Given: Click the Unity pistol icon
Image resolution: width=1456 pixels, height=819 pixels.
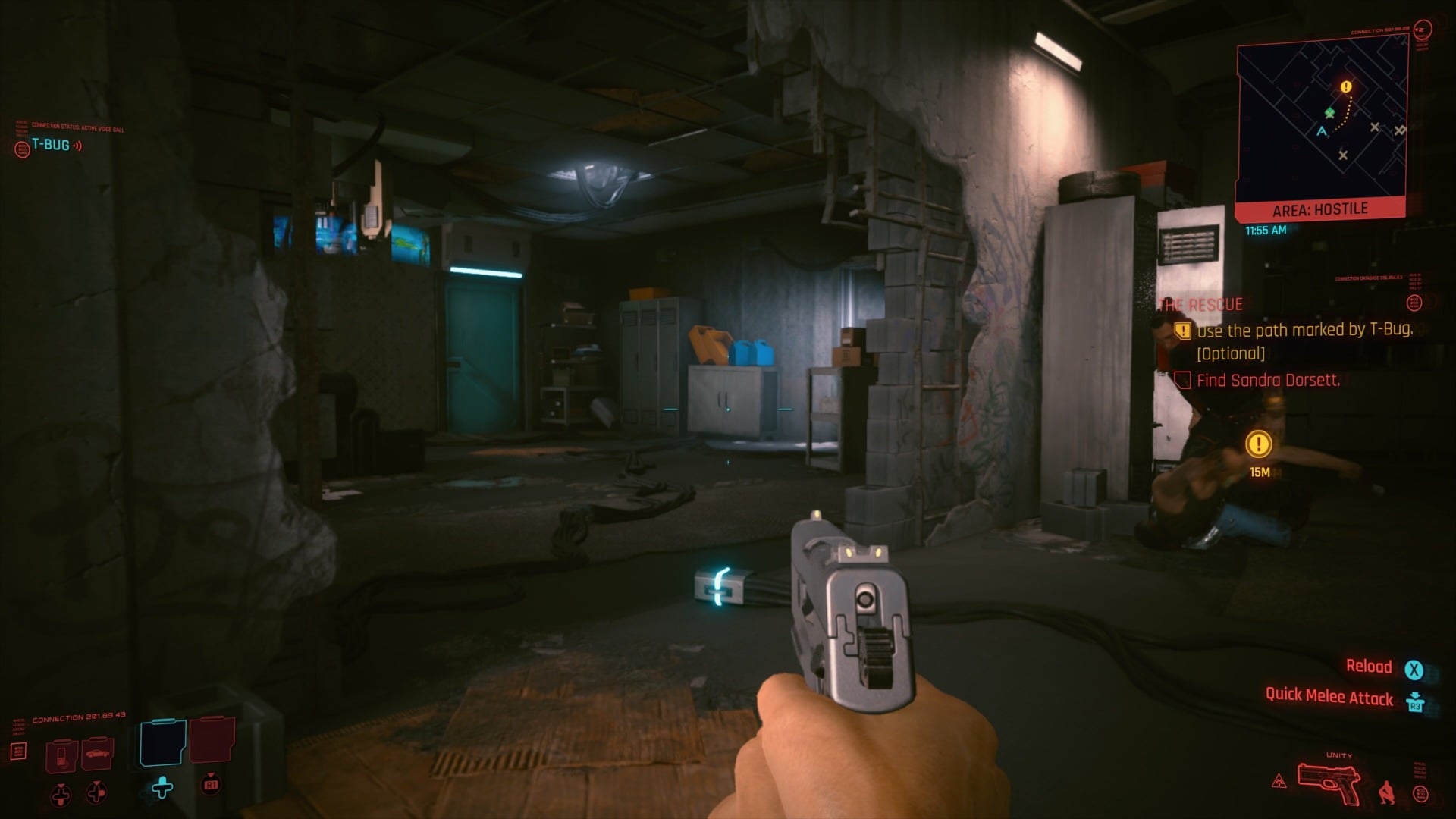Looking at the screenshot, I should point(1329,783).
